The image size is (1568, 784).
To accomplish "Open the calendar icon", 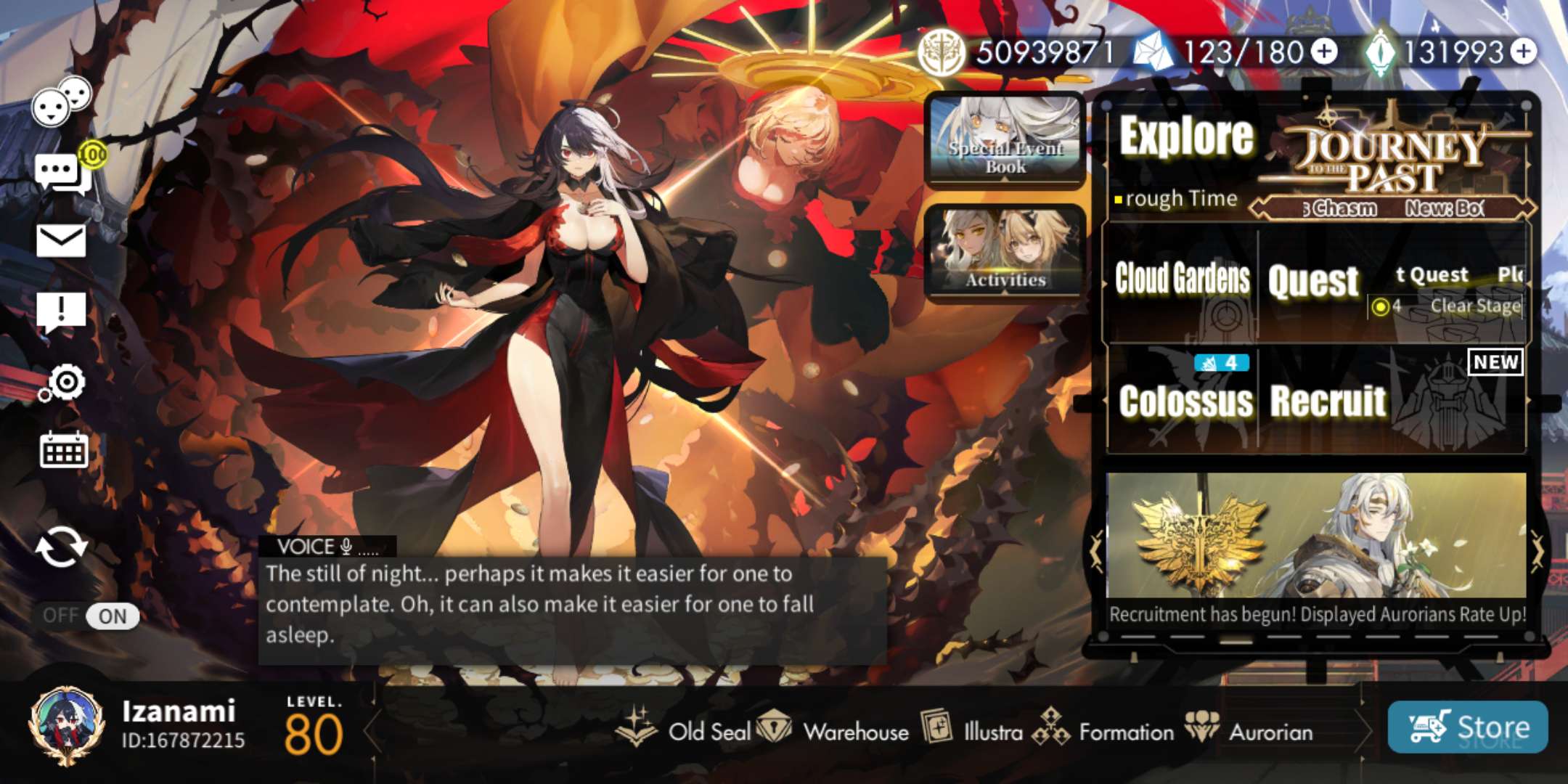I will (63, 450).
